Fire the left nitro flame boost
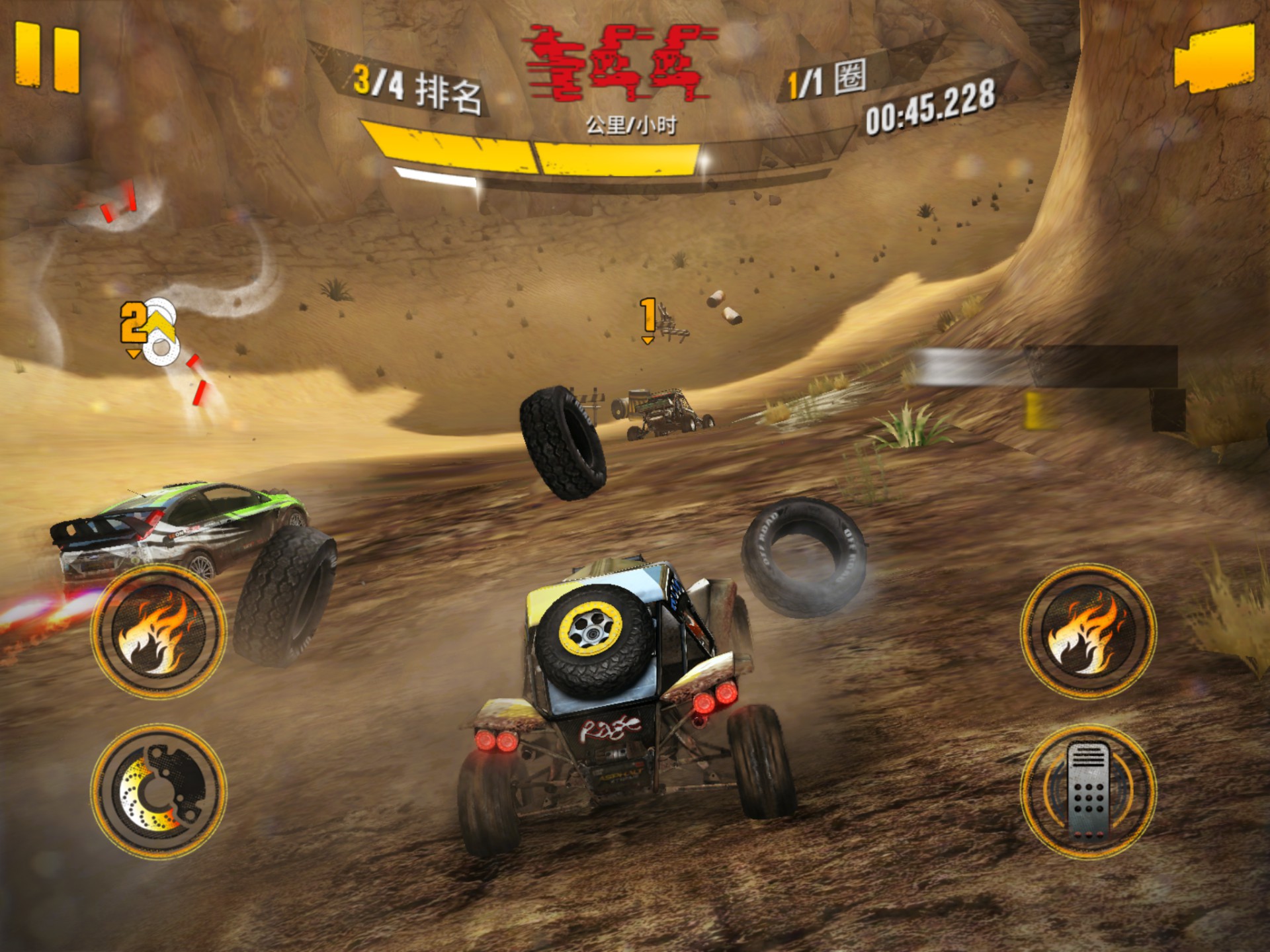The width and height of the screenshot is (1270, 952). [x=159, y=630]
